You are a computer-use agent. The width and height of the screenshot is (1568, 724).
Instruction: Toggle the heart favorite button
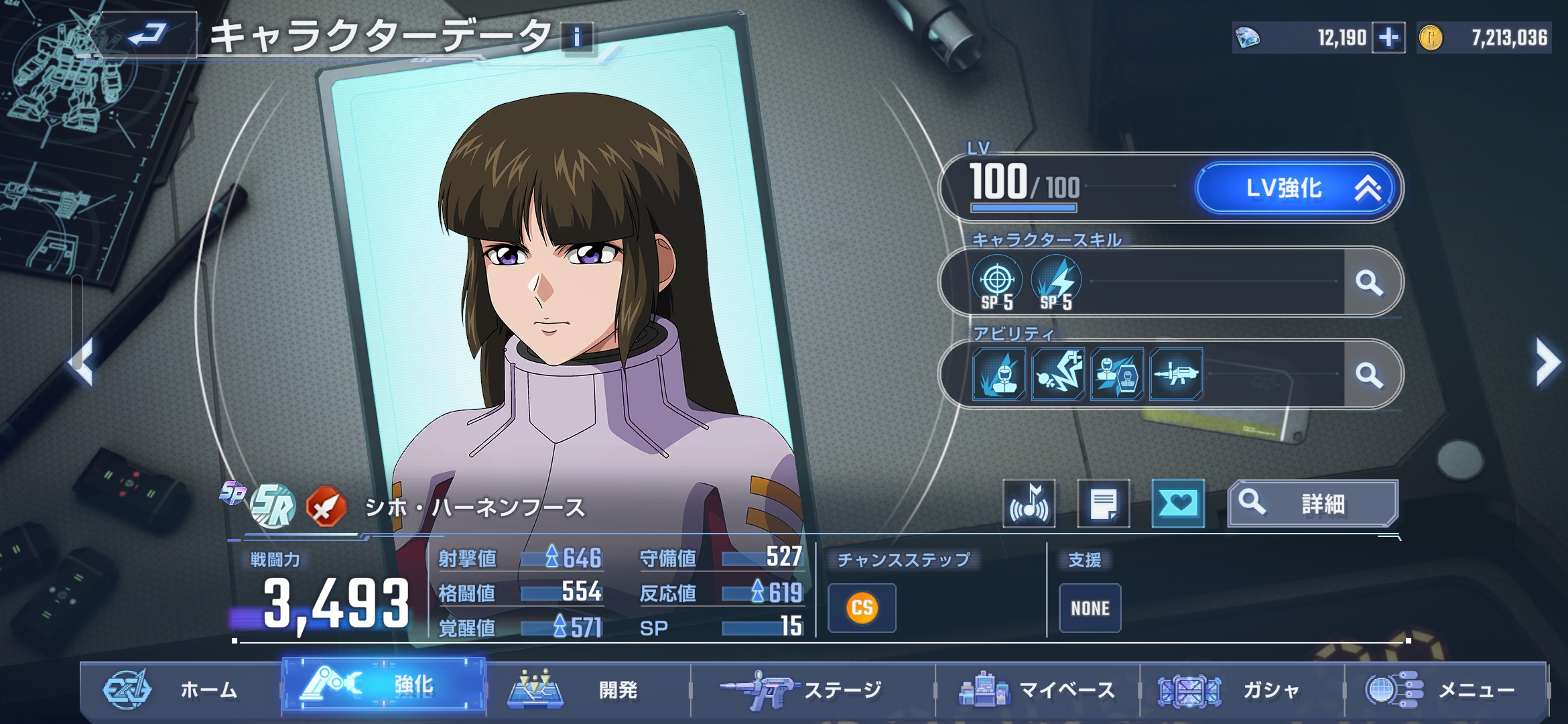1177,504
